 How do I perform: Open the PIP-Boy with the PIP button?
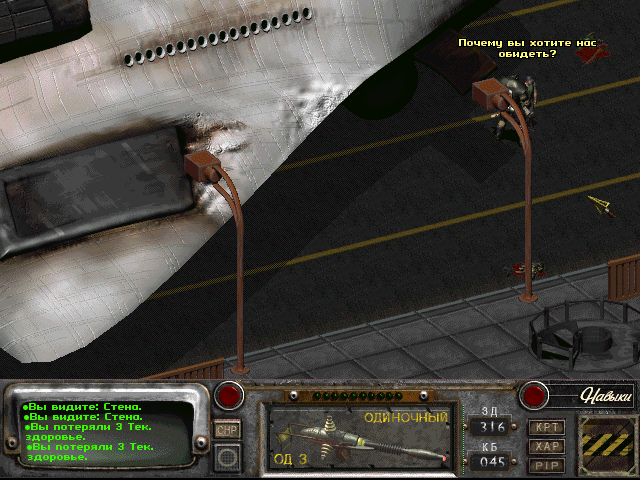[x=547, y=465]
